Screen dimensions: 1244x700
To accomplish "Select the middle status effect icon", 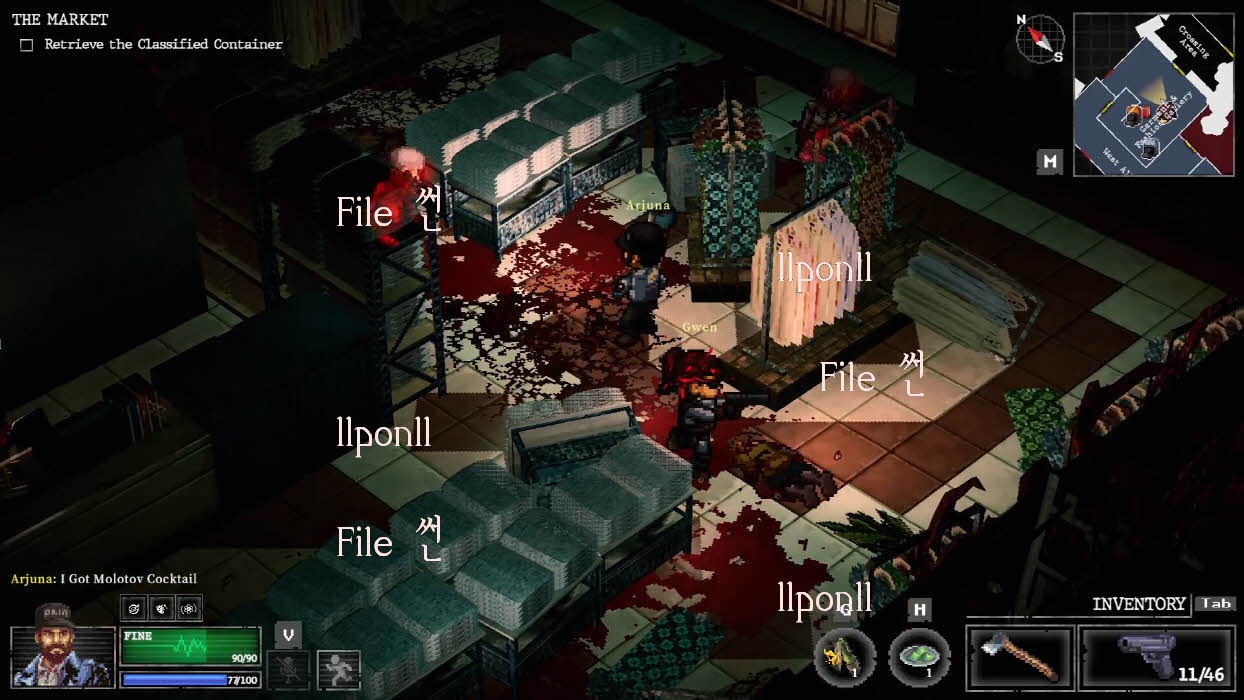I will 162,607.
